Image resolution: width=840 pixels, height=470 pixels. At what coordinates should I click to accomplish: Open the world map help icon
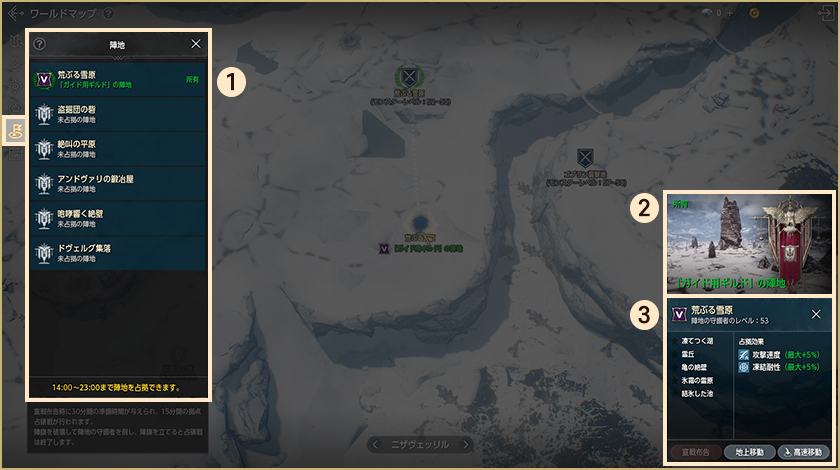pyautogui.click(x=107, y=14)
